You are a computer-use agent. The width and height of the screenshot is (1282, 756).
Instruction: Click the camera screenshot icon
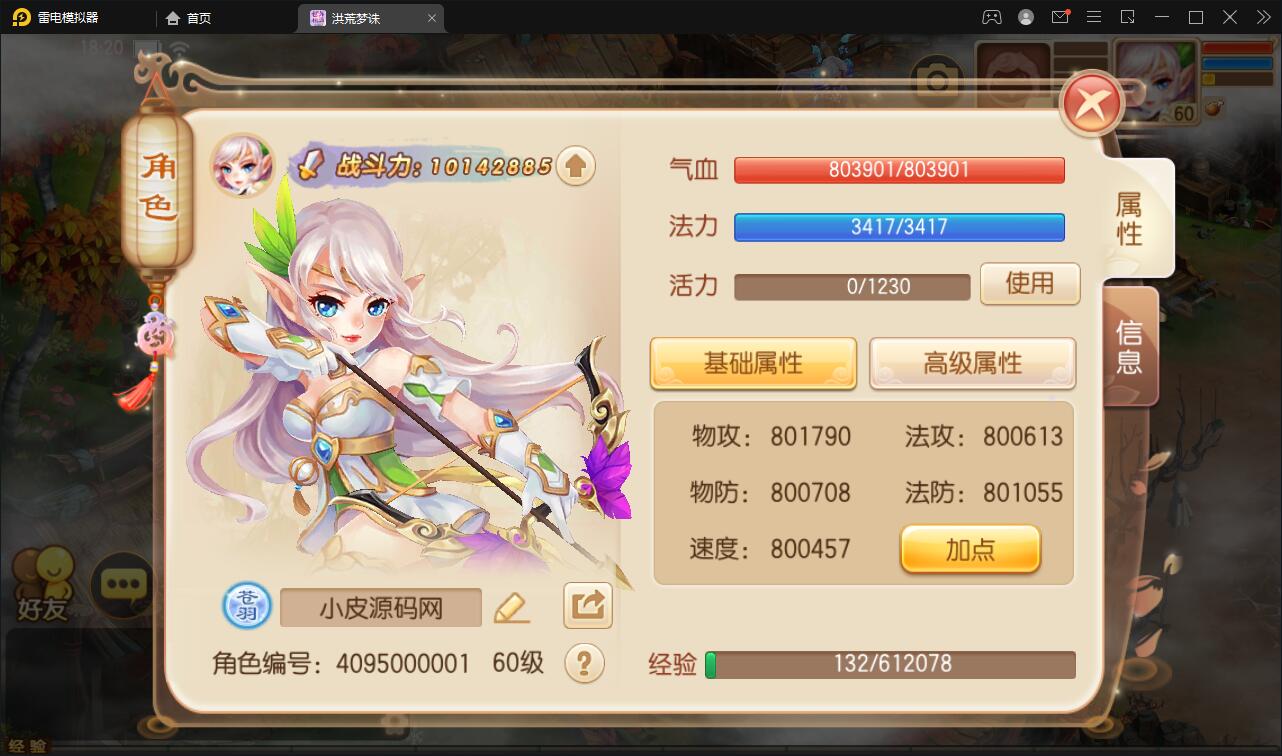point(937,79)
